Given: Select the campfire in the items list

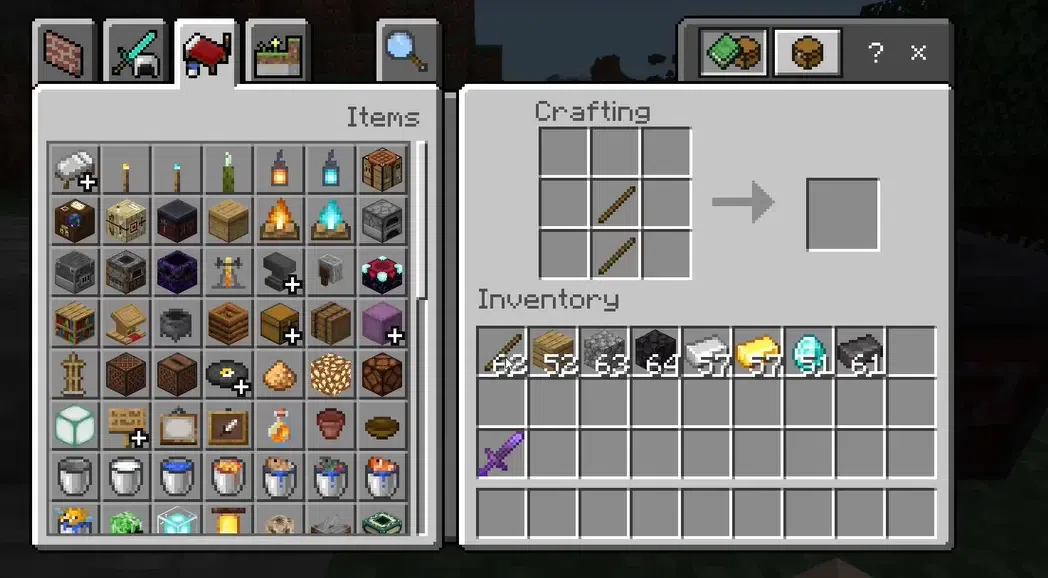Looking at the screenshot, I should [x=280, y=220].
